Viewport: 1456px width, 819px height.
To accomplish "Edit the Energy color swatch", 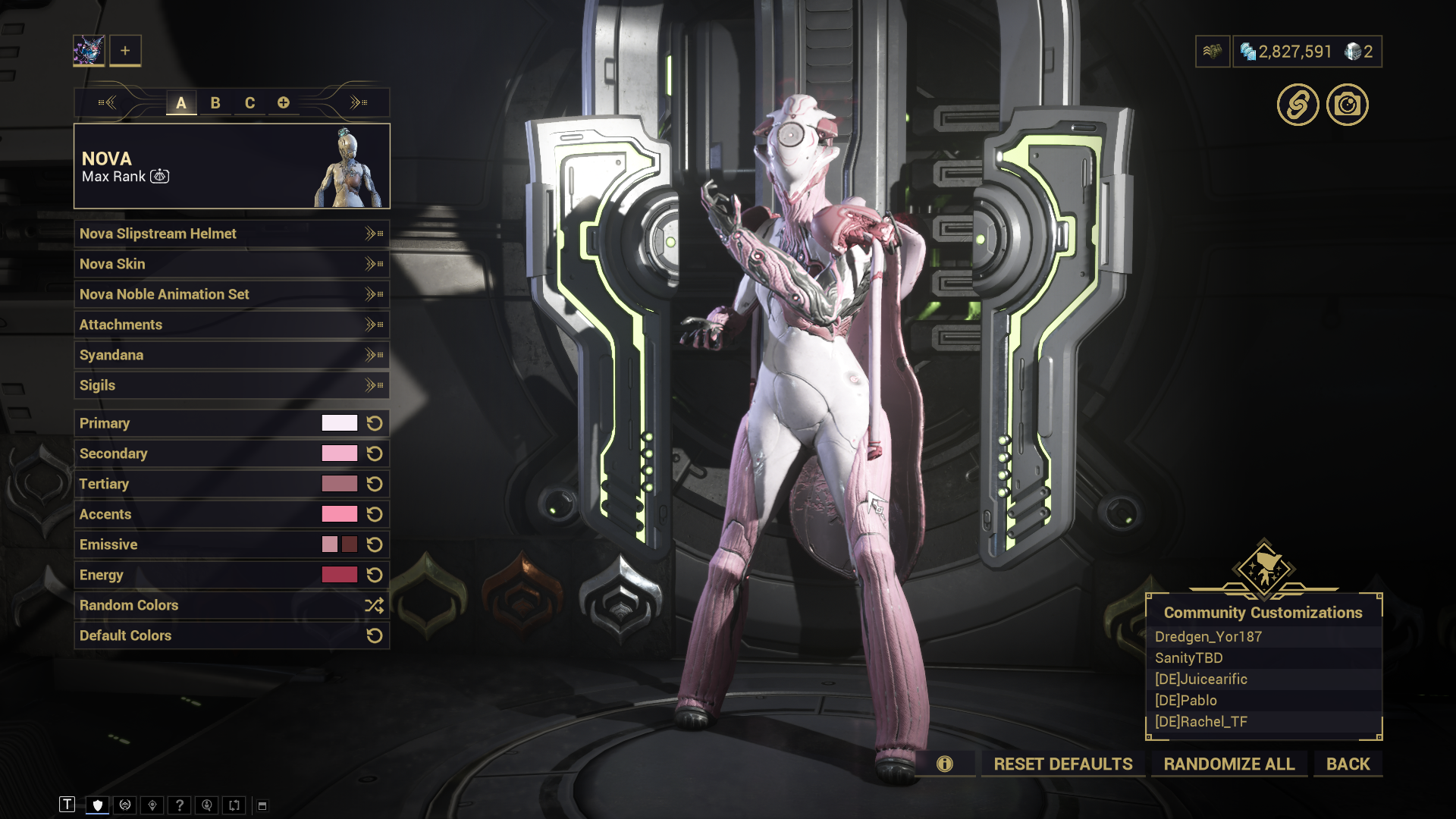I will (339, 575).
